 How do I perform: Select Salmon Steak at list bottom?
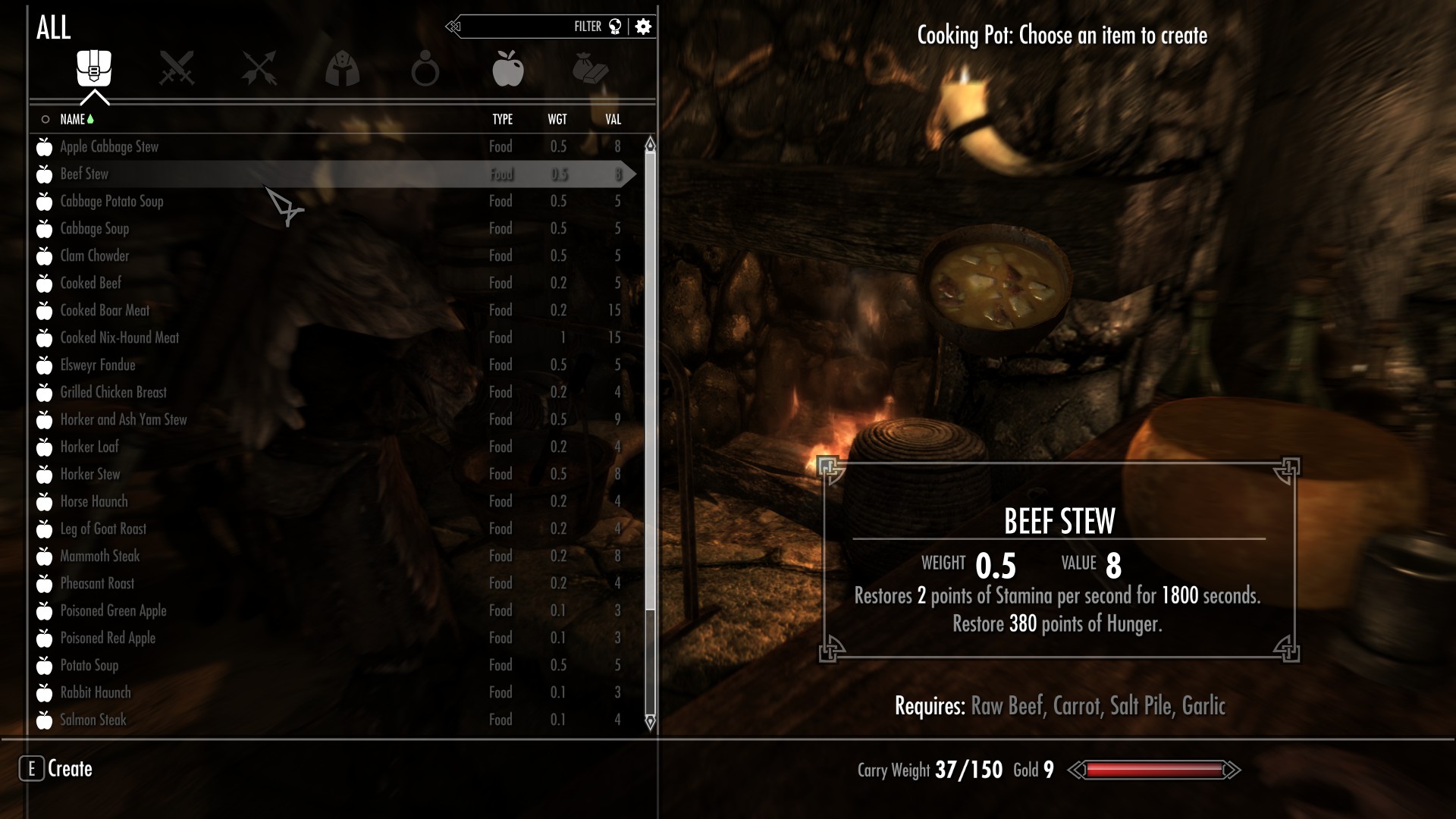click(x=93, y=720)
